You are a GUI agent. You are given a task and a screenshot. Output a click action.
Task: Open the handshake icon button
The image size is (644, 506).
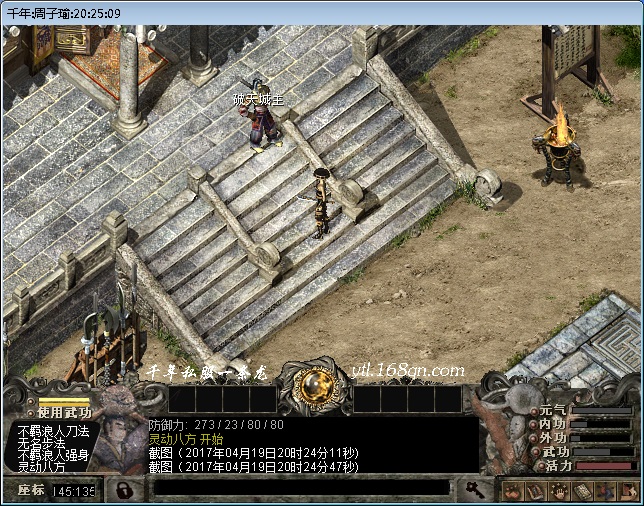click(x=514, y=491)
